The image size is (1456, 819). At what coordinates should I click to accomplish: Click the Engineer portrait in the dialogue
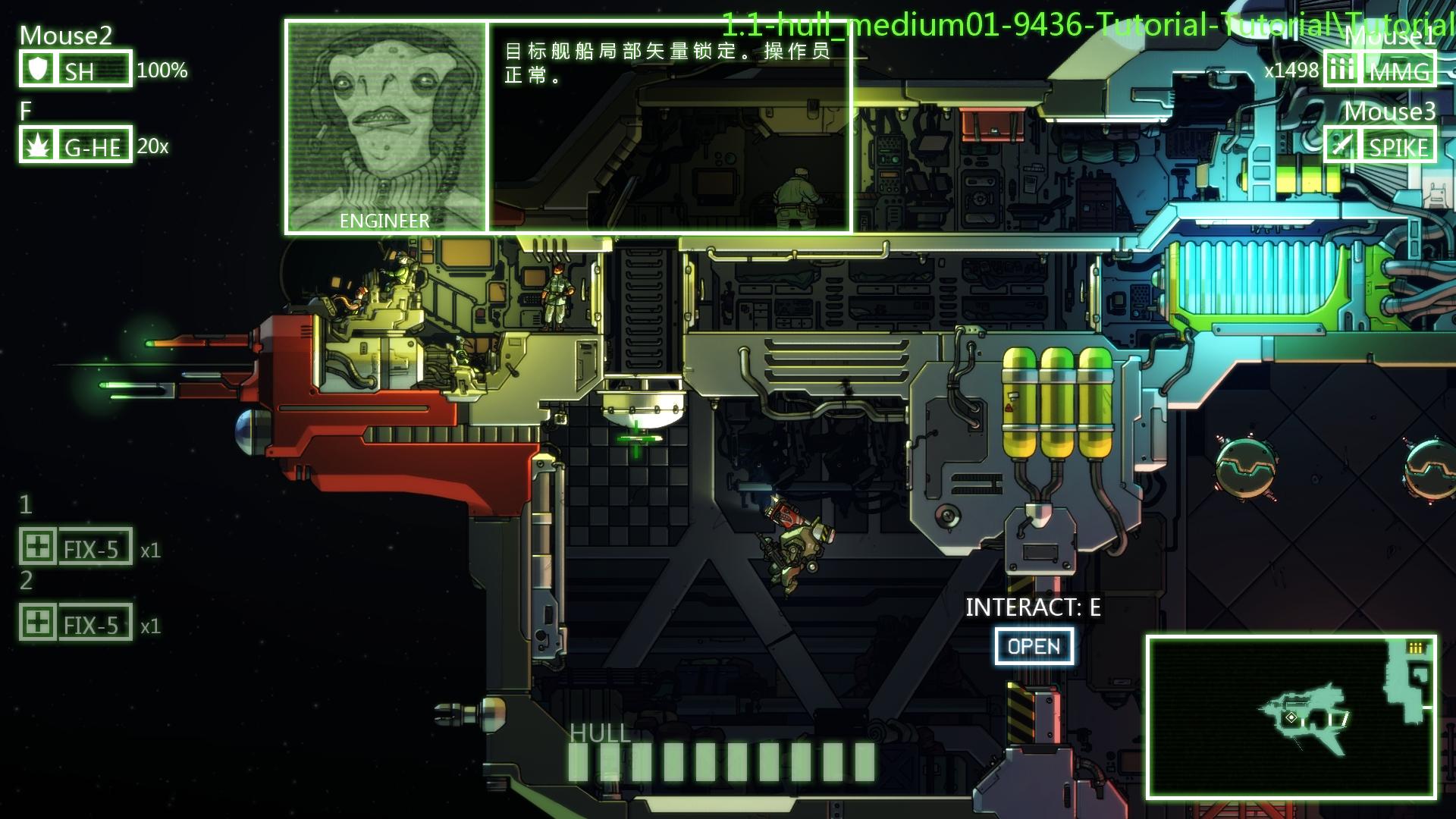[386, 127]
